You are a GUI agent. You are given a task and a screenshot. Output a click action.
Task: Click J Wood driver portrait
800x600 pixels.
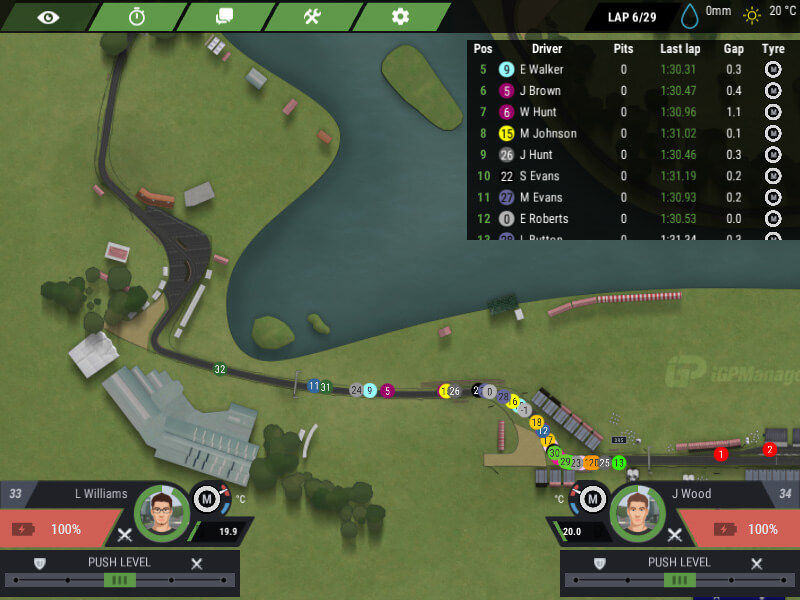point(638,514)
